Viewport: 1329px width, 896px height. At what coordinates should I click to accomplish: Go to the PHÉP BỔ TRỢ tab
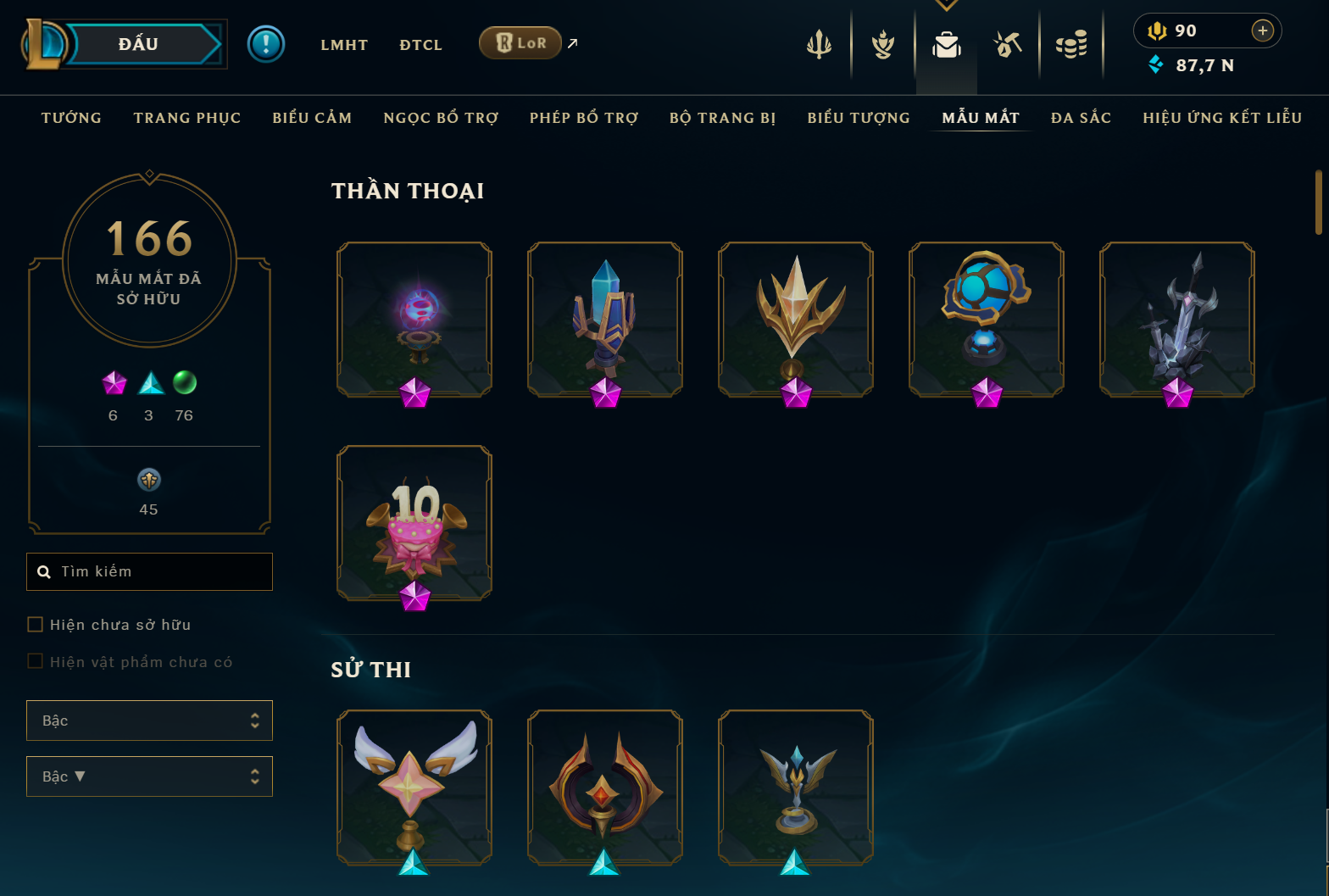pos(584,118)
